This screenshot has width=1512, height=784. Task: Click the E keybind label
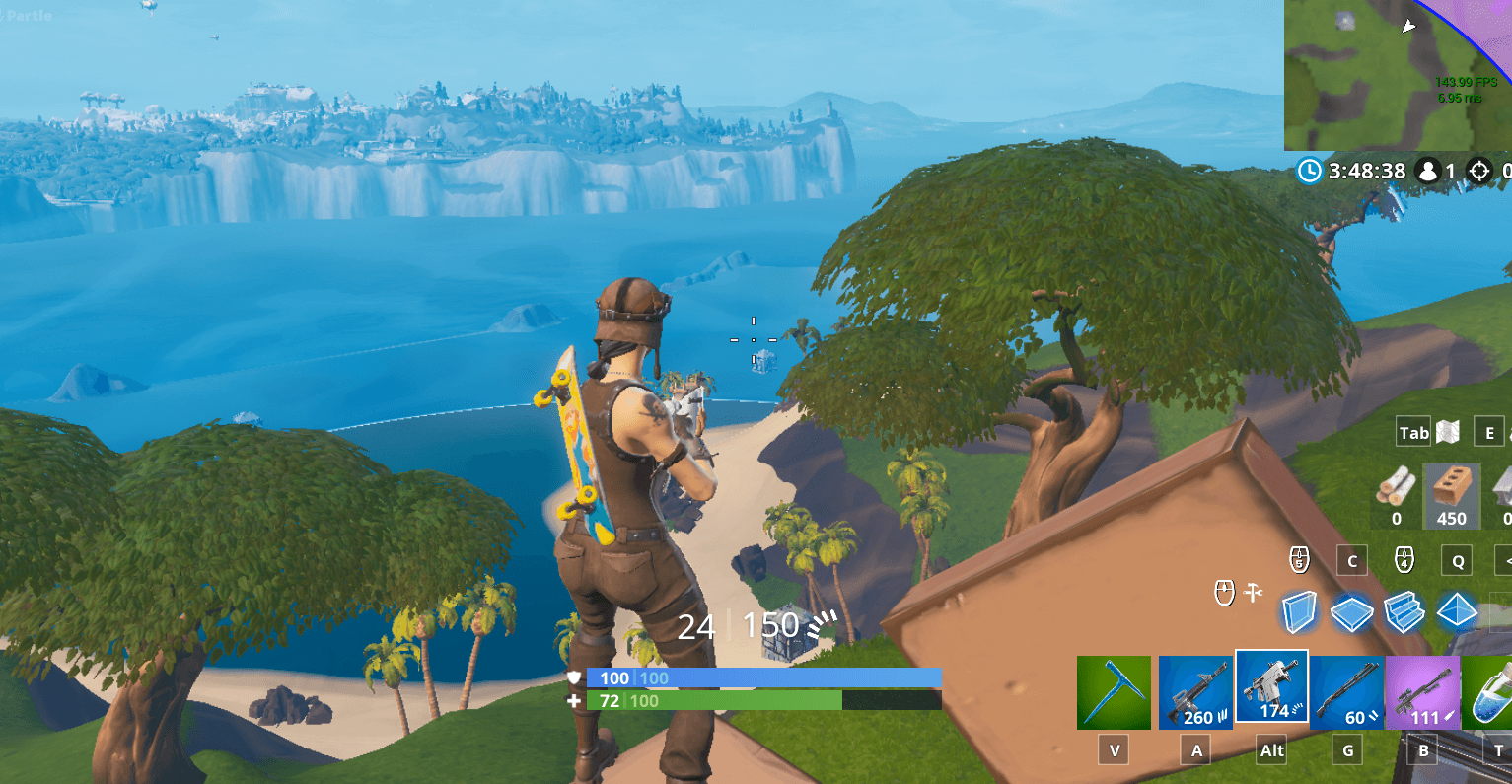coord(1488,431)
